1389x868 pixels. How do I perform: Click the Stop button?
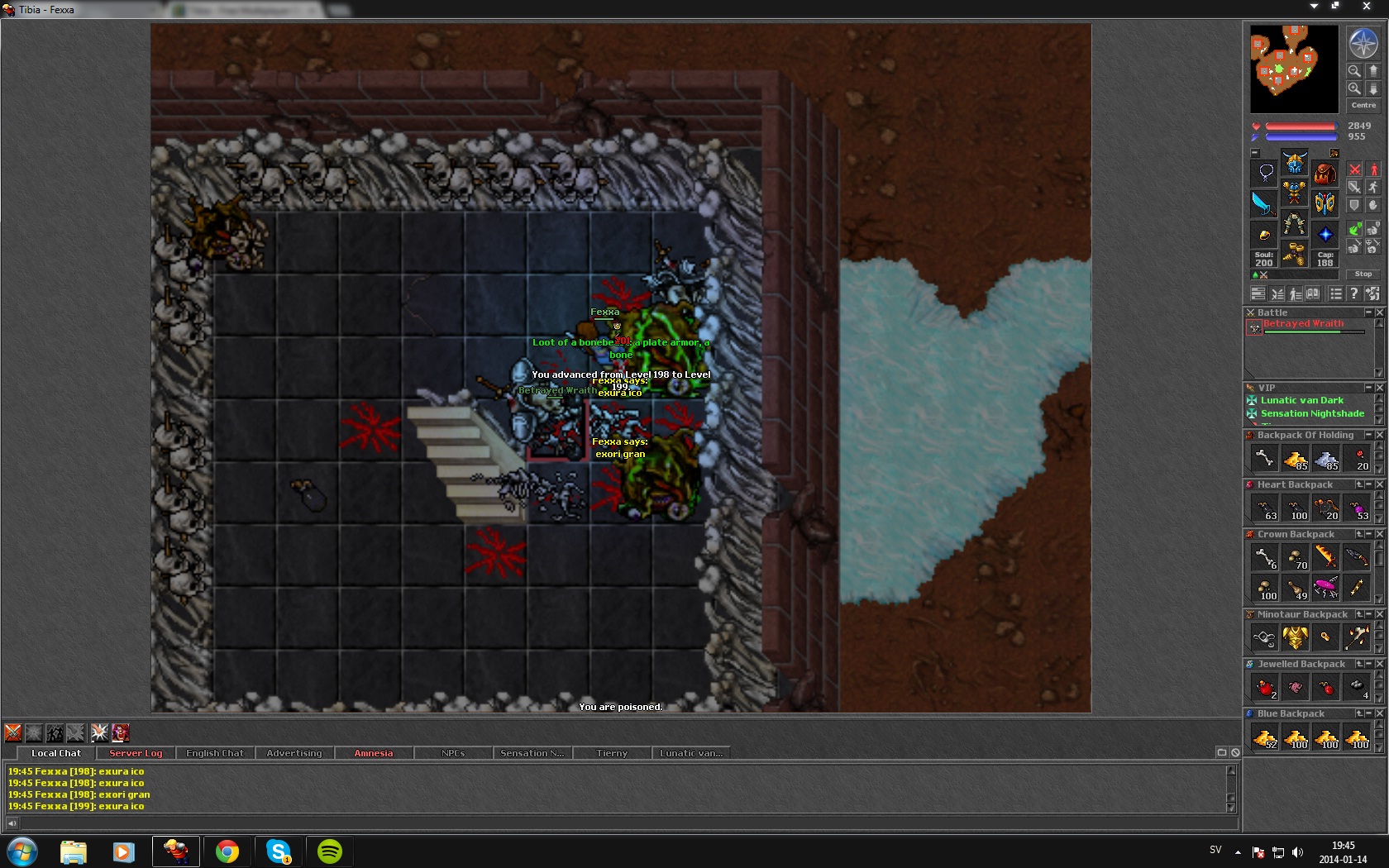(1363, 274)
